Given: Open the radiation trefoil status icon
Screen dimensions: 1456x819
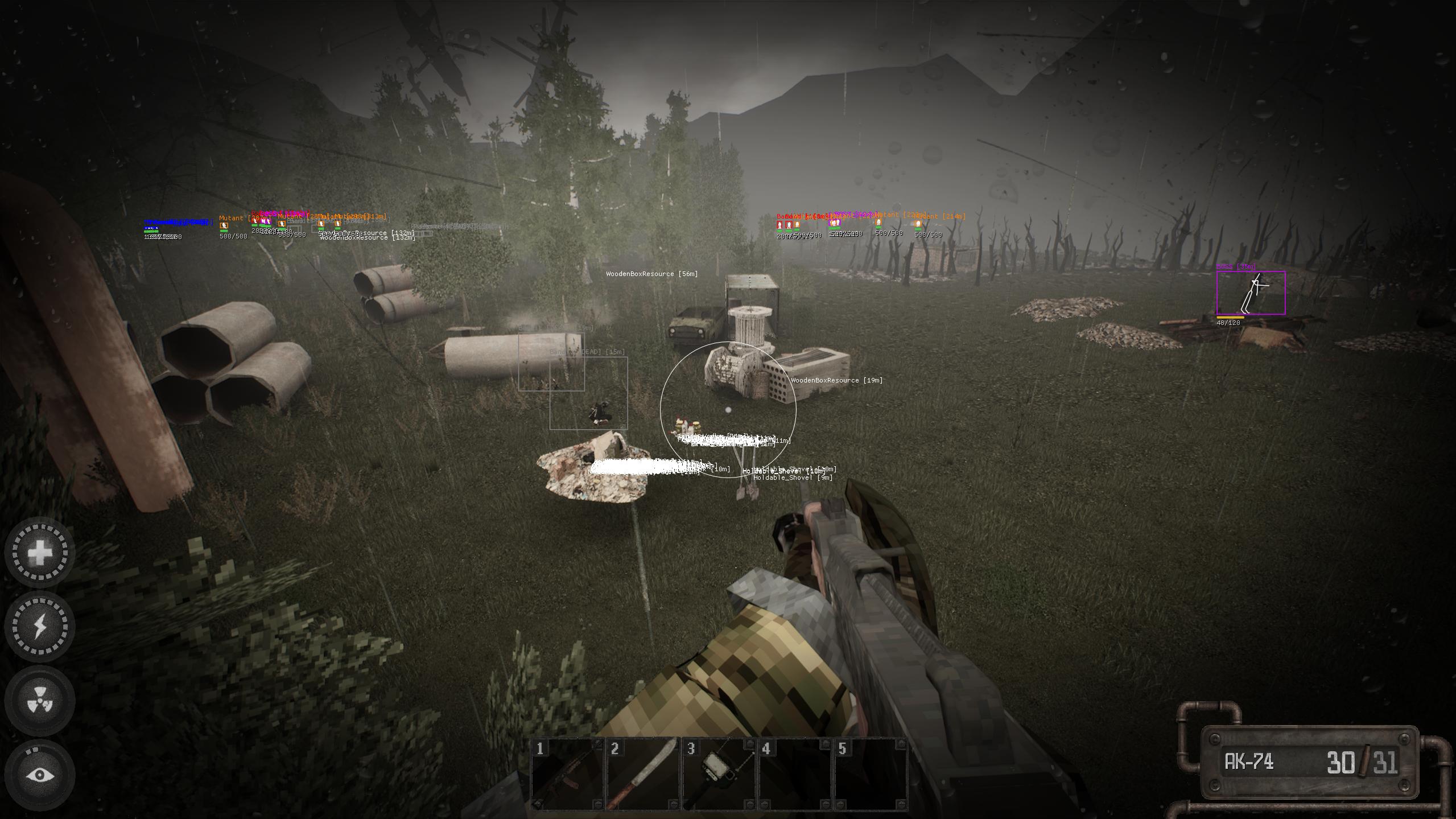Looking at the screenshot, I should (40, 700).
